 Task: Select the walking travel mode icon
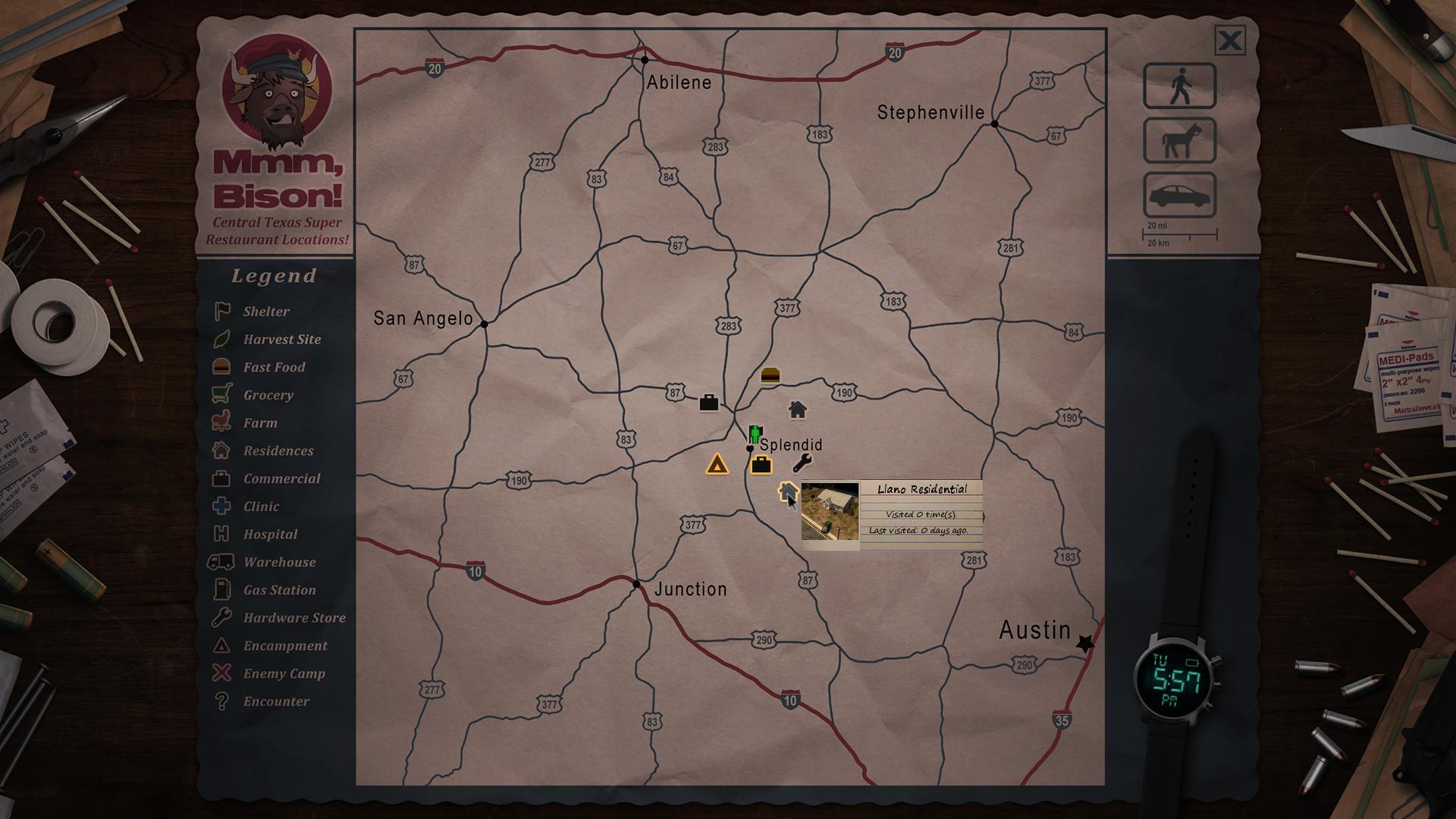(1178, 85)
